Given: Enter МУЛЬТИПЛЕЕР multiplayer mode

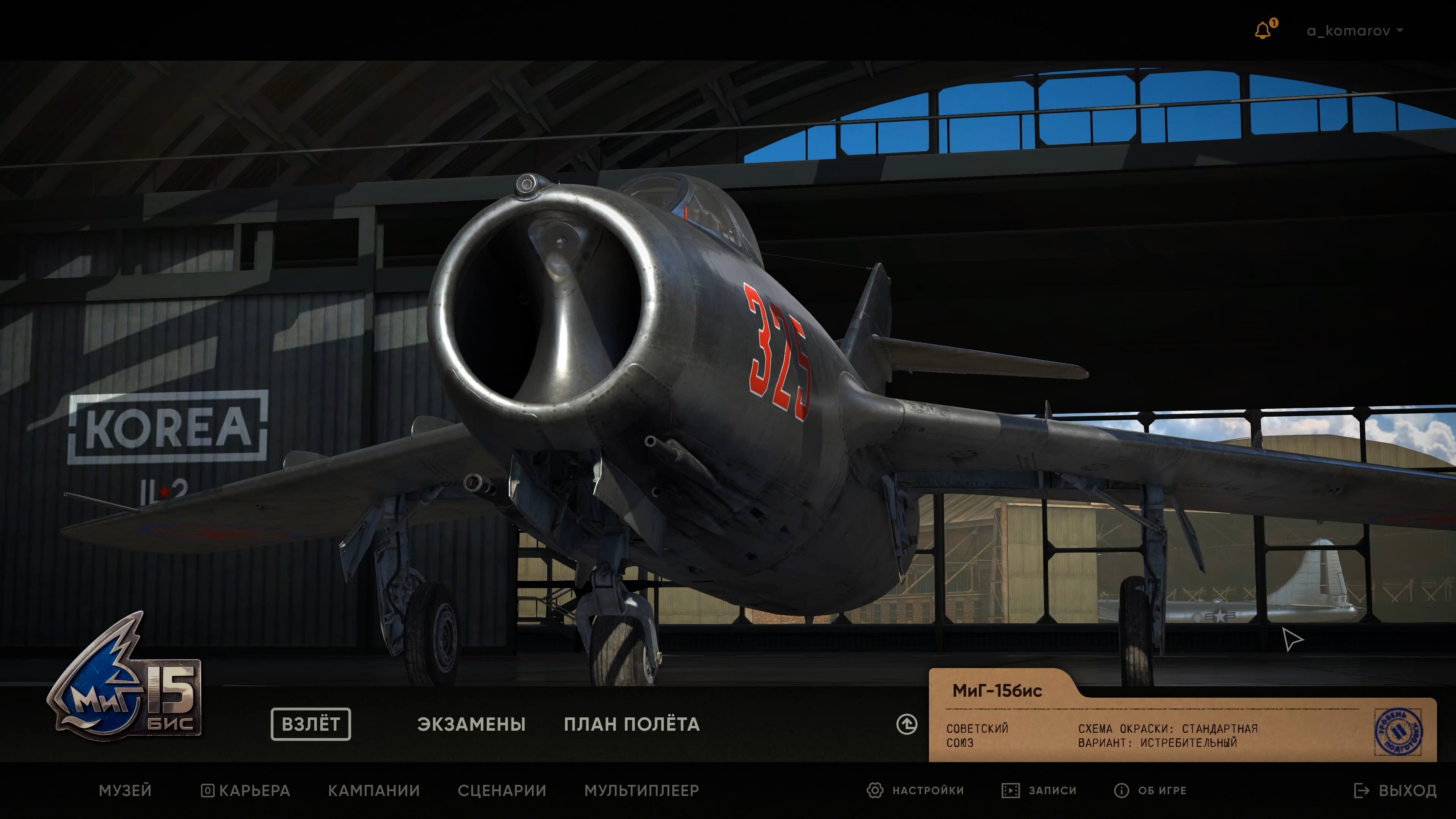Looking at the screenshot, I should click(x=642, y=790).
